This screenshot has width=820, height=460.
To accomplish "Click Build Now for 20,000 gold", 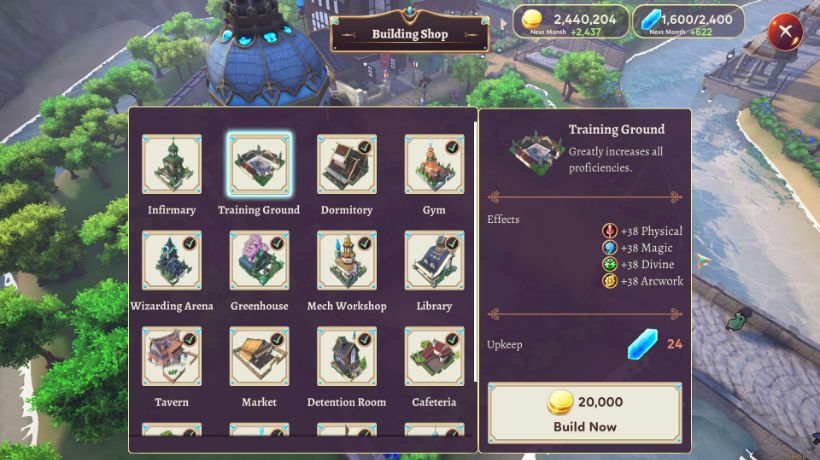I will [585, 413].
